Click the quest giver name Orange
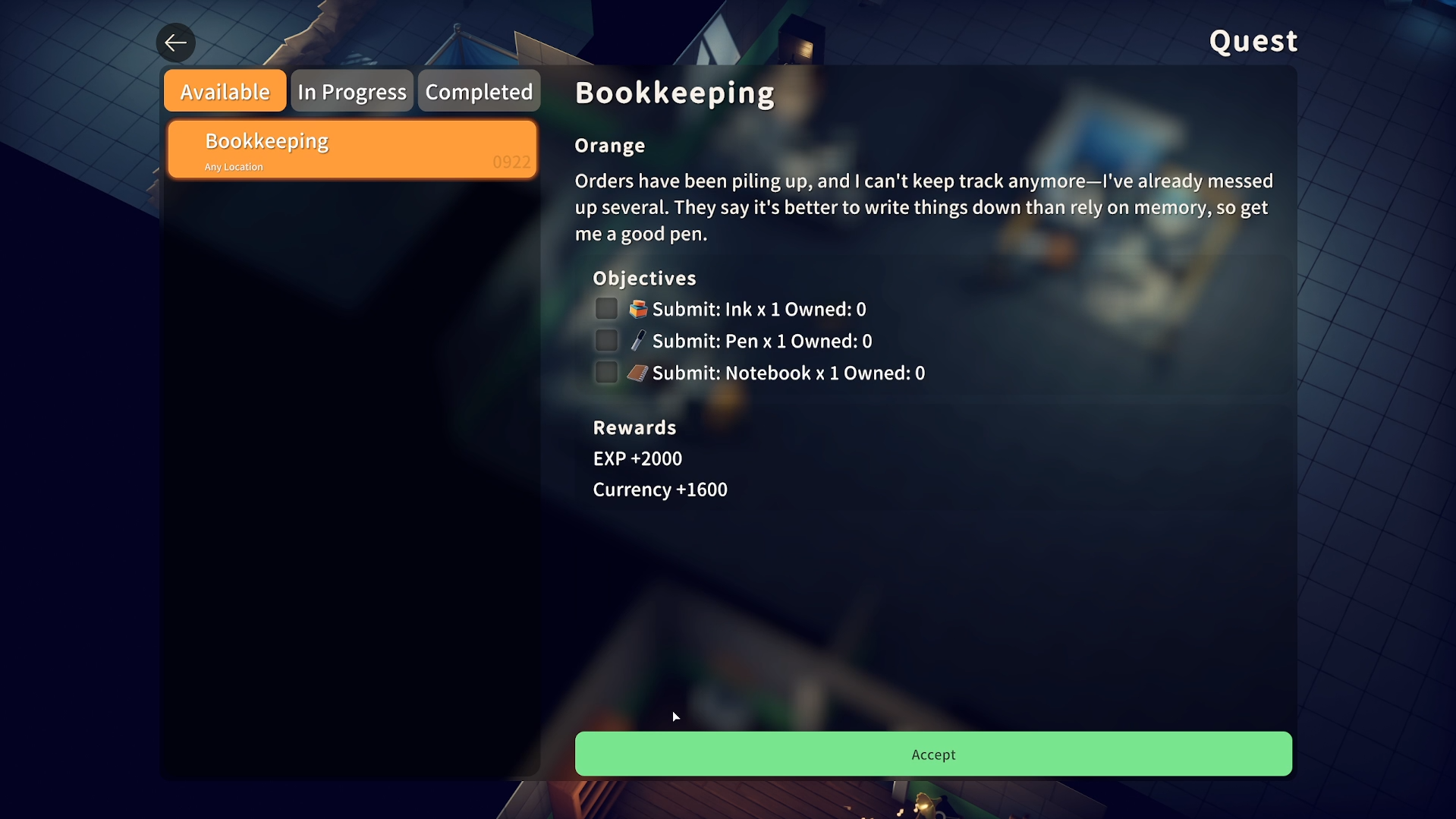Image resolution: width=1456 pixels, height=819 pixels. pos(610,145)
